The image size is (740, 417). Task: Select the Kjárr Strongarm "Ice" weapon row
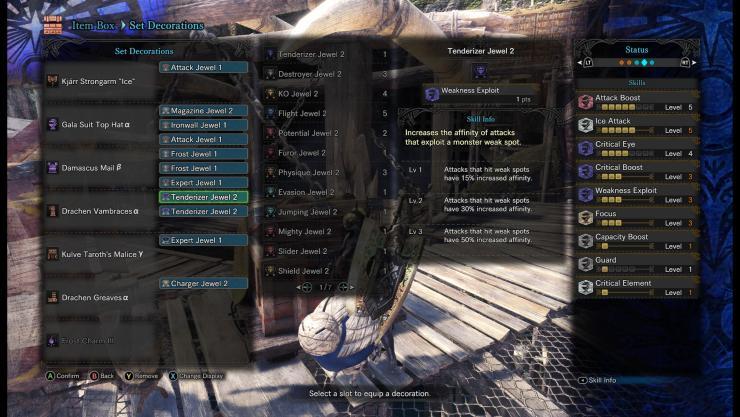click(x=98, y=80)
